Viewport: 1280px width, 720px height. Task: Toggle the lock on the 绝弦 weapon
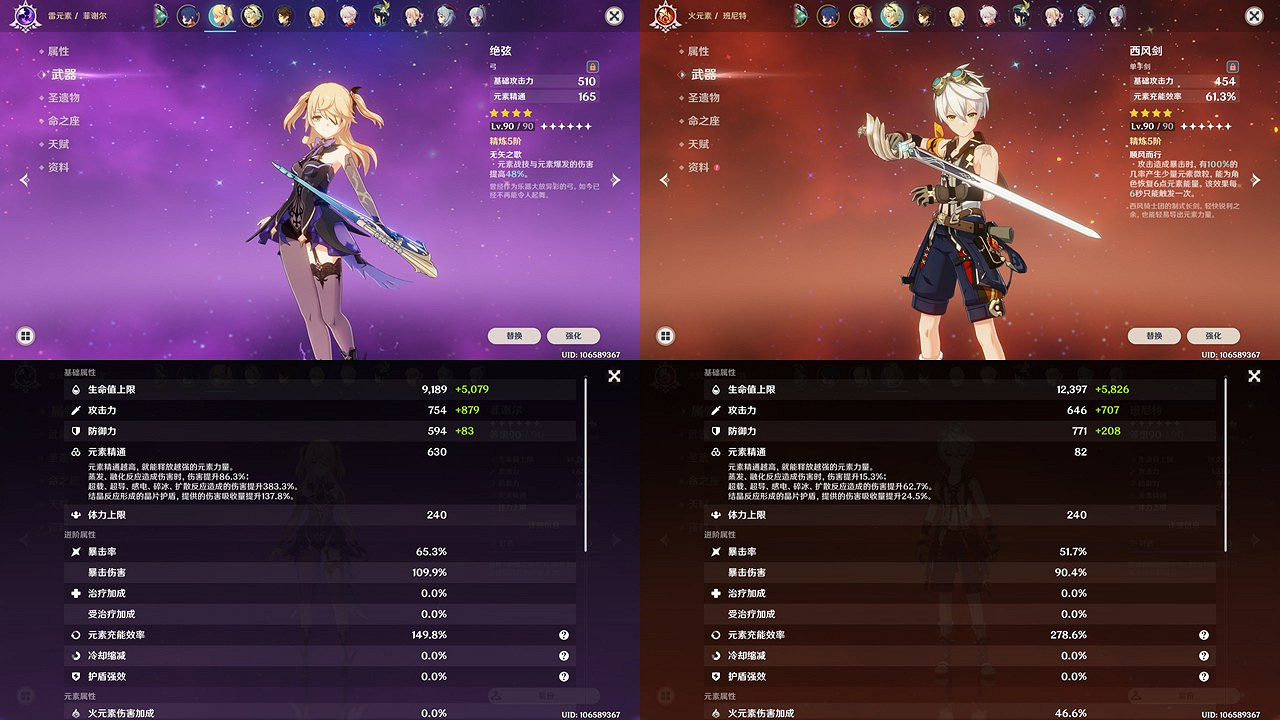(x=593, y=67)
